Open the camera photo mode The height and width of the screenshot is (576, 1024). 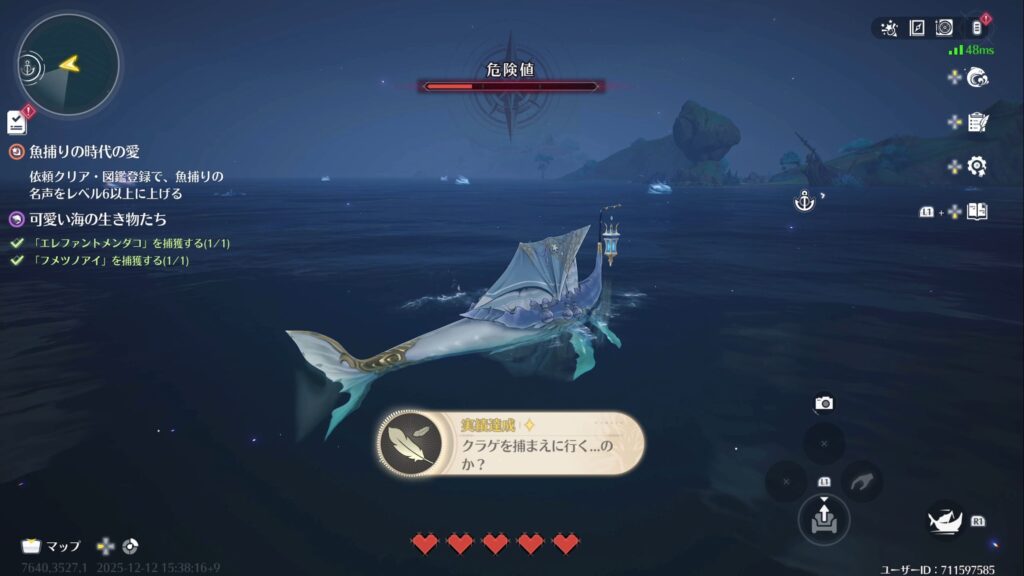824,403
